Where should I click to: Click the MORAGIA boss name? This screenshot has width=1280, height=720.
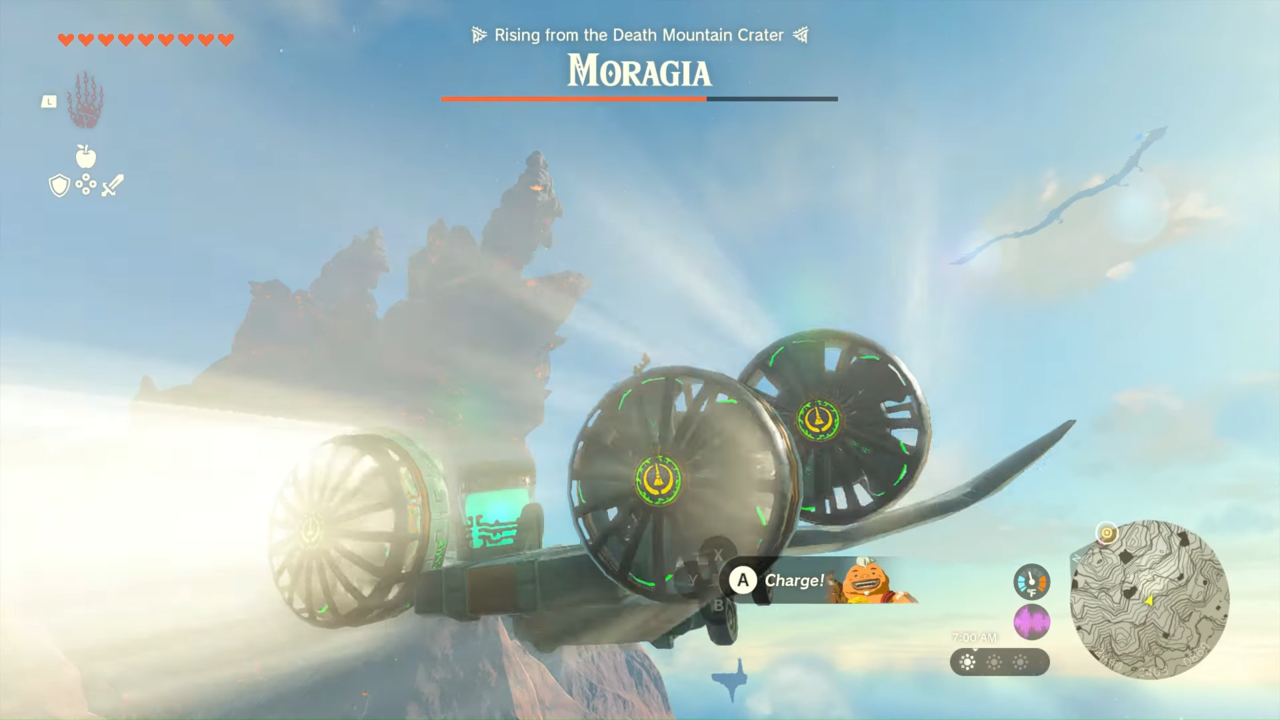click(639, 73)
